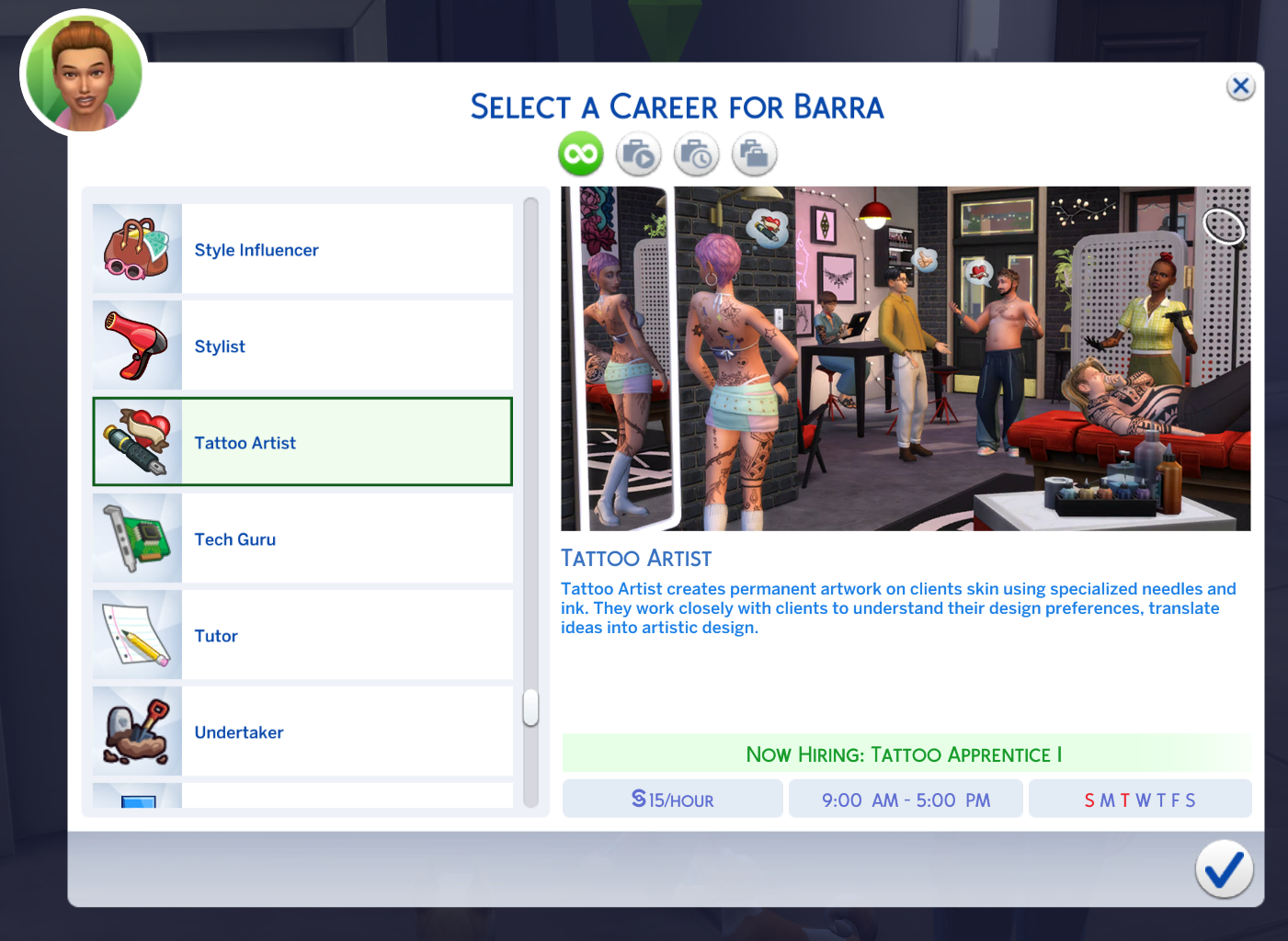The height and width of the screenshot is (941, 1288).
Task: Confirm career choice with the checkmark button
Action: tap(1224, 869)
